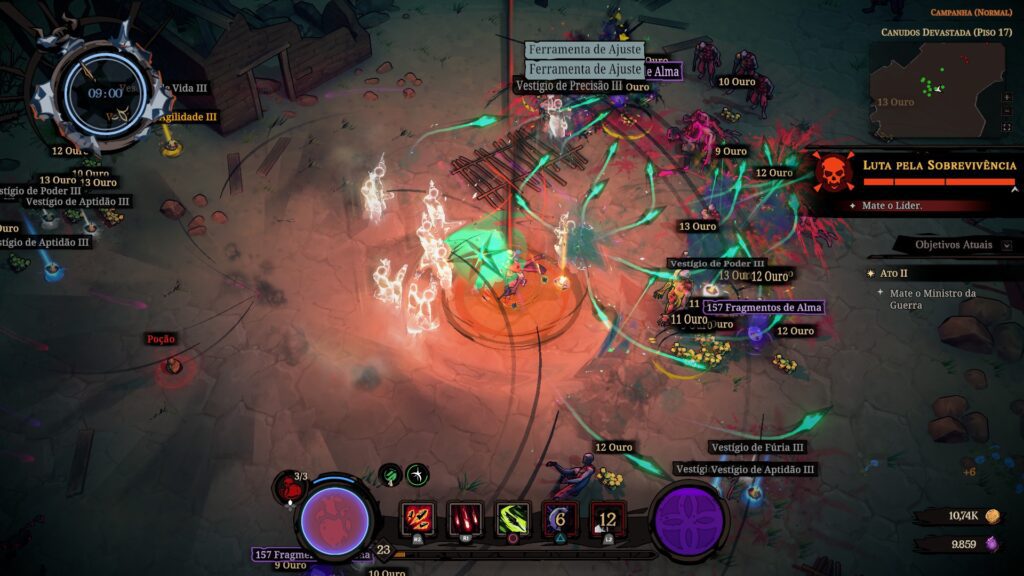Collapse the Objetivos Atuais panel

click(x=1007, y=245)
